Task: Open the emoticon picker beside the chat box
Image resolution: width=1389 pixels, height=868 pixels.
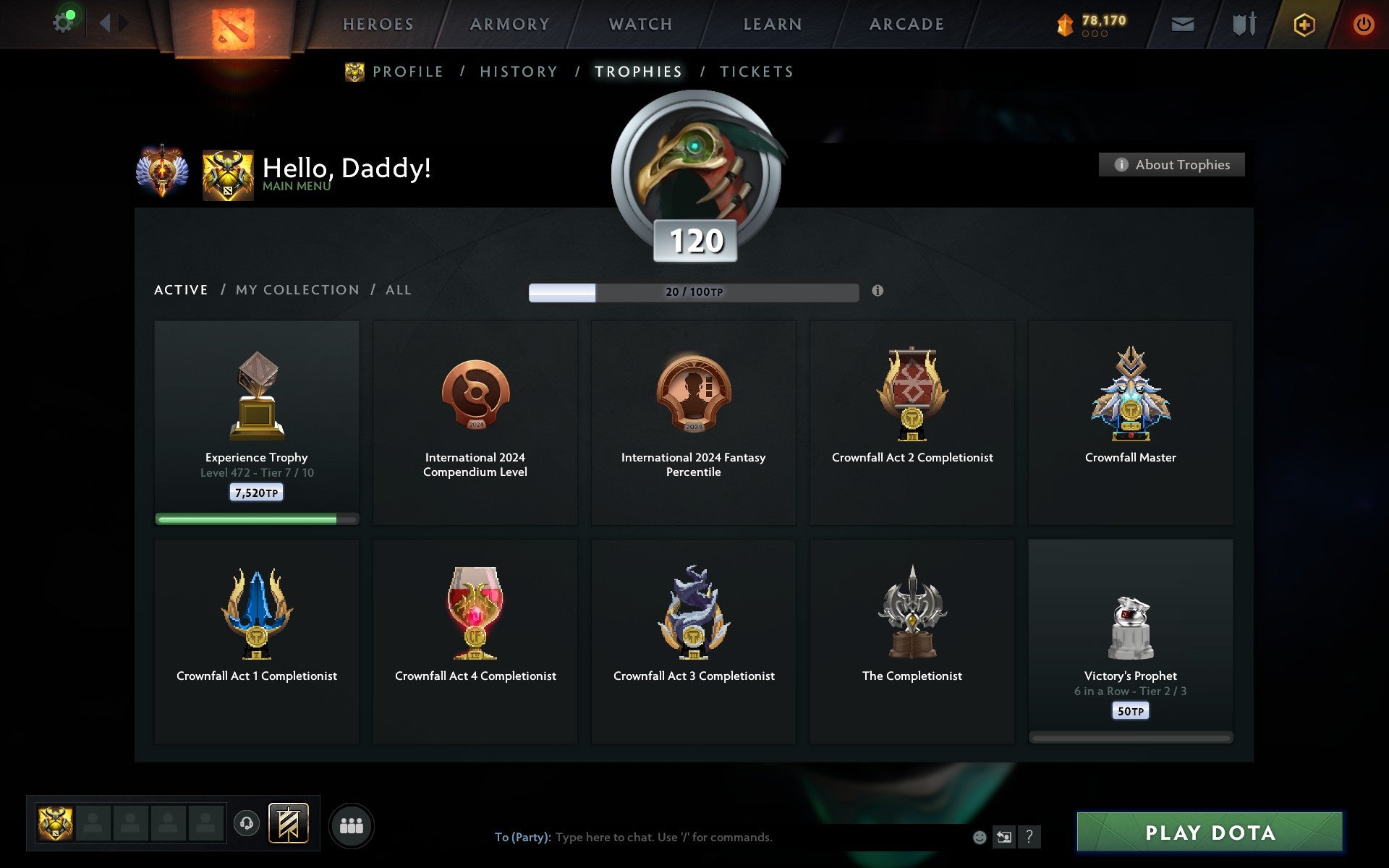Action: (x=979, y=837)
